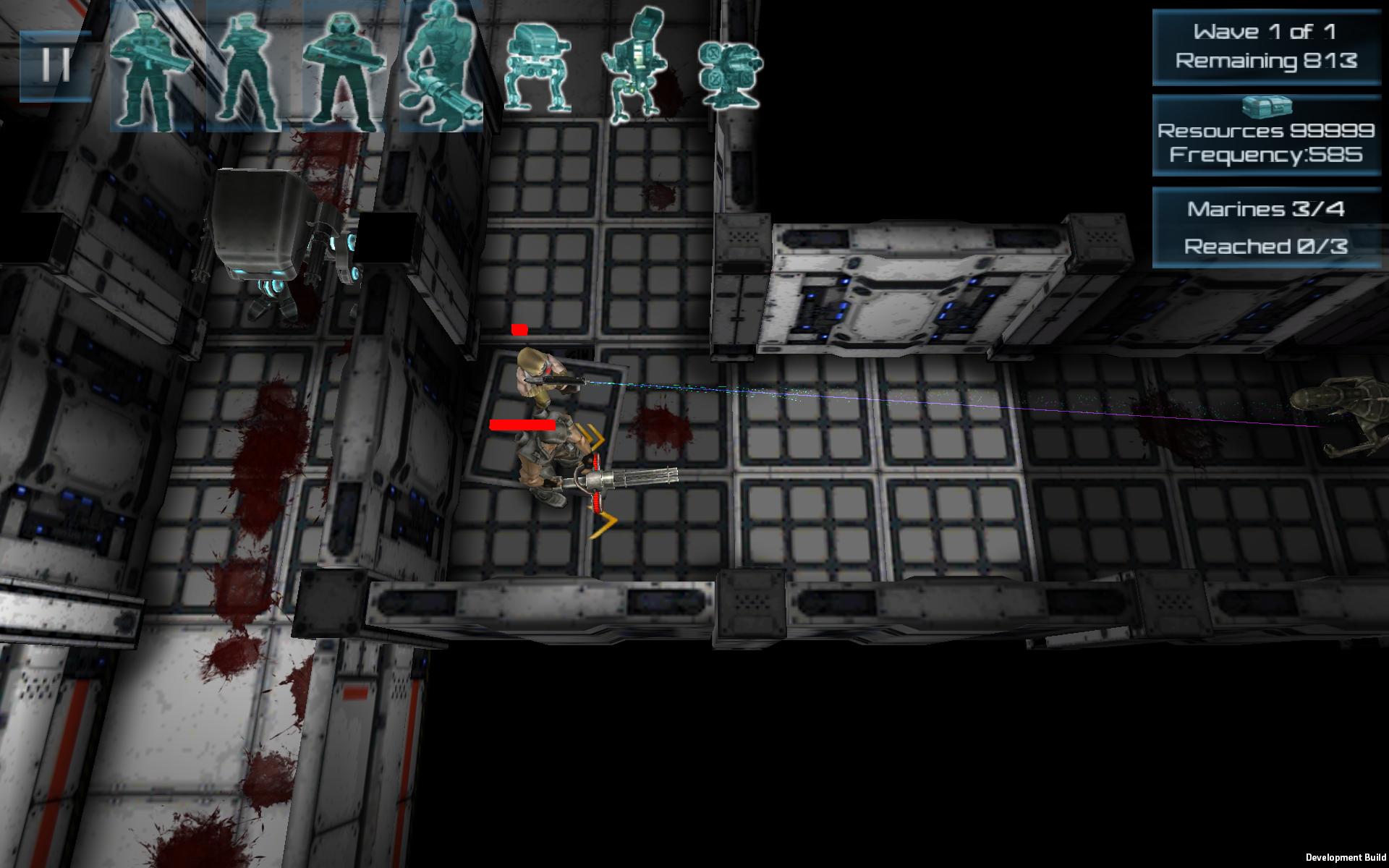Open the Marines 3/4 status display
1389x868 pixels.
1267,210
